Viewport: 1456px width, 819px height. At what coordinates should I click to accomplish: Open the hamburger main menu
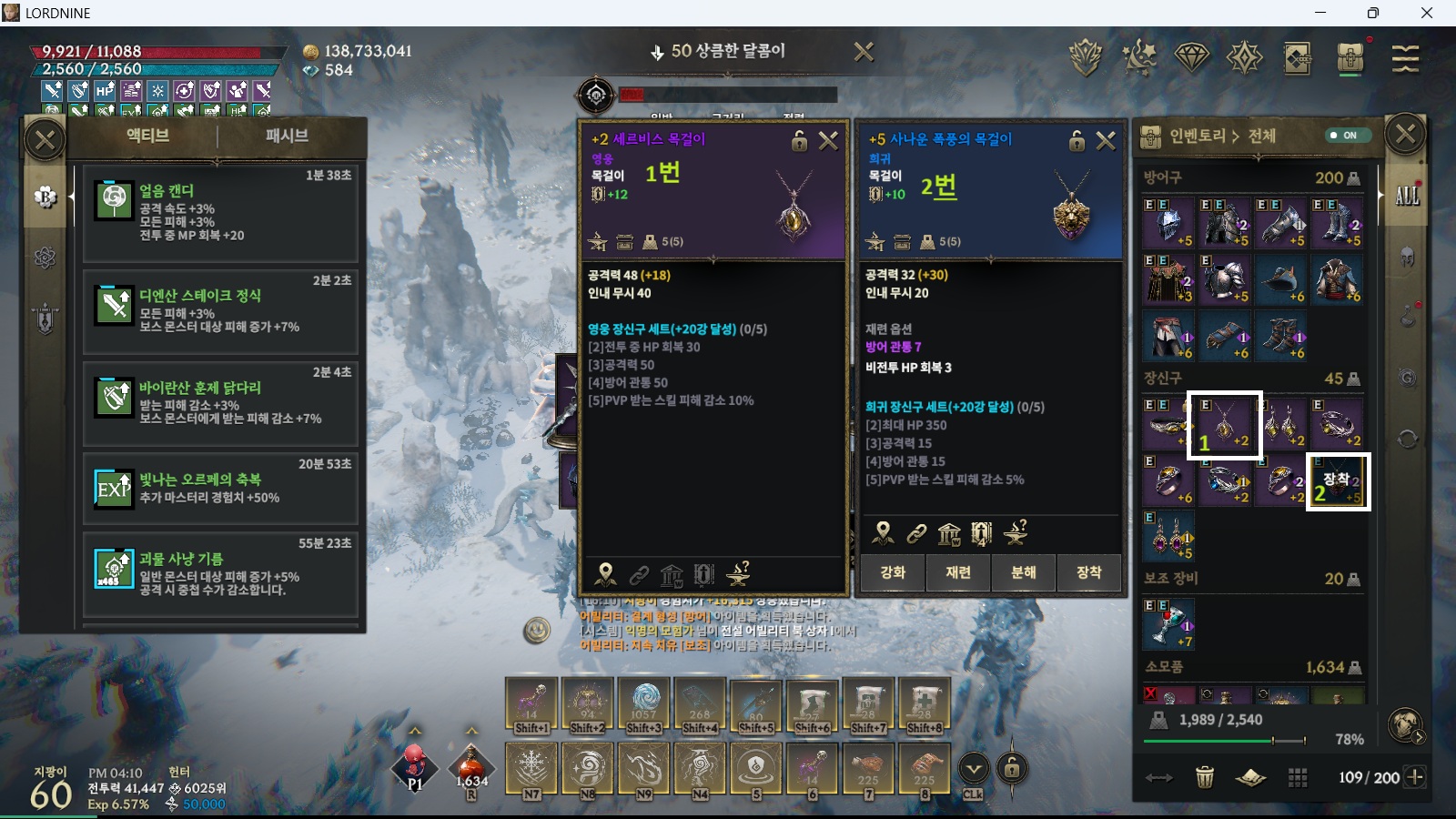(1405, 58)
